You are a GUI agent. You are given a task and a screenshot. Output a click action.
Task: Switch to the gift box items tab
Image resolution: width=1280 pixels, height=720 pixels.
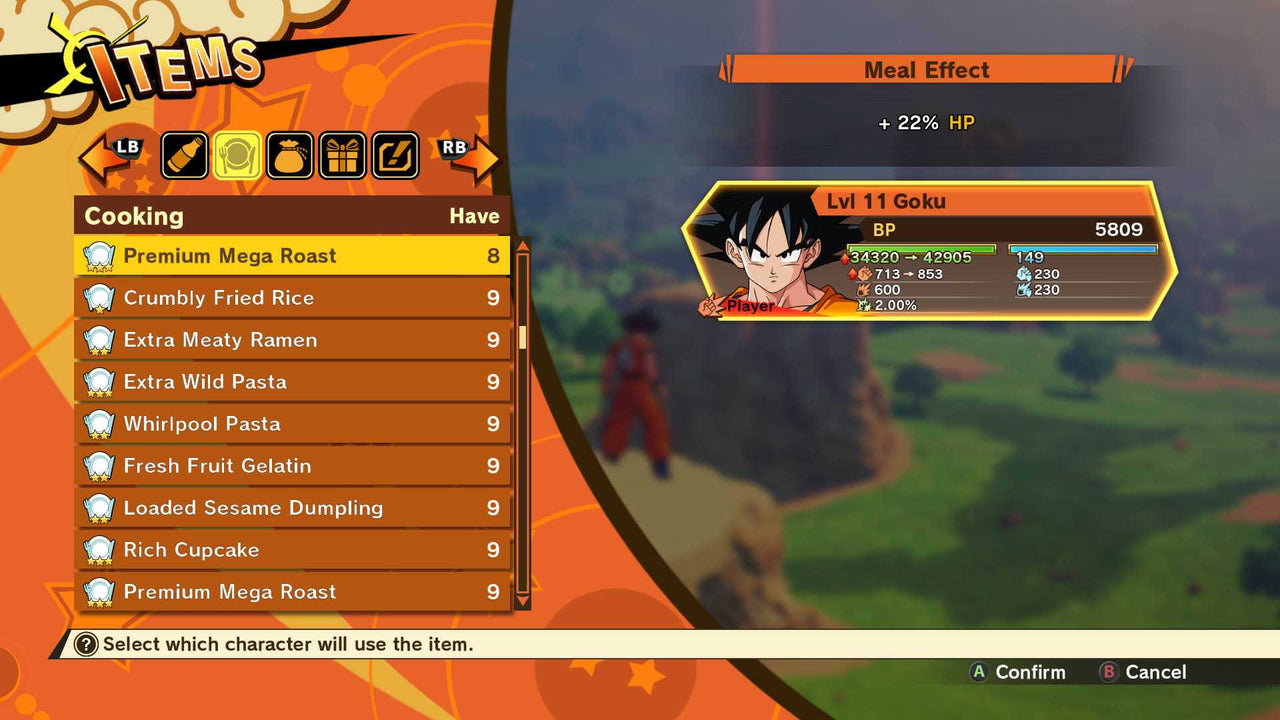[342, 155]
